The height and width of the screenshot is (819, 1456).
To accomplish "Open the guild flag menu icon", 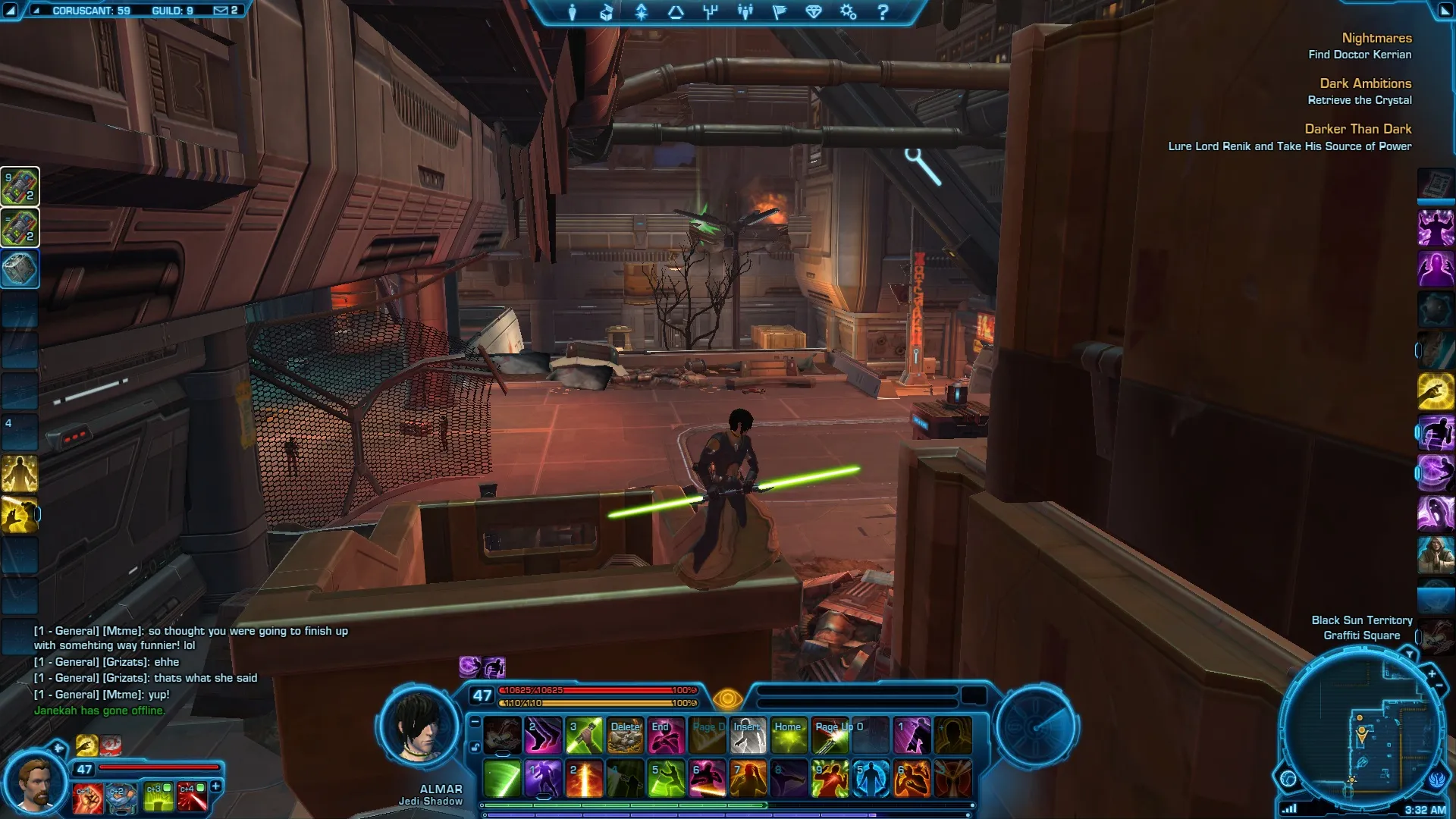I will [780, 12].
